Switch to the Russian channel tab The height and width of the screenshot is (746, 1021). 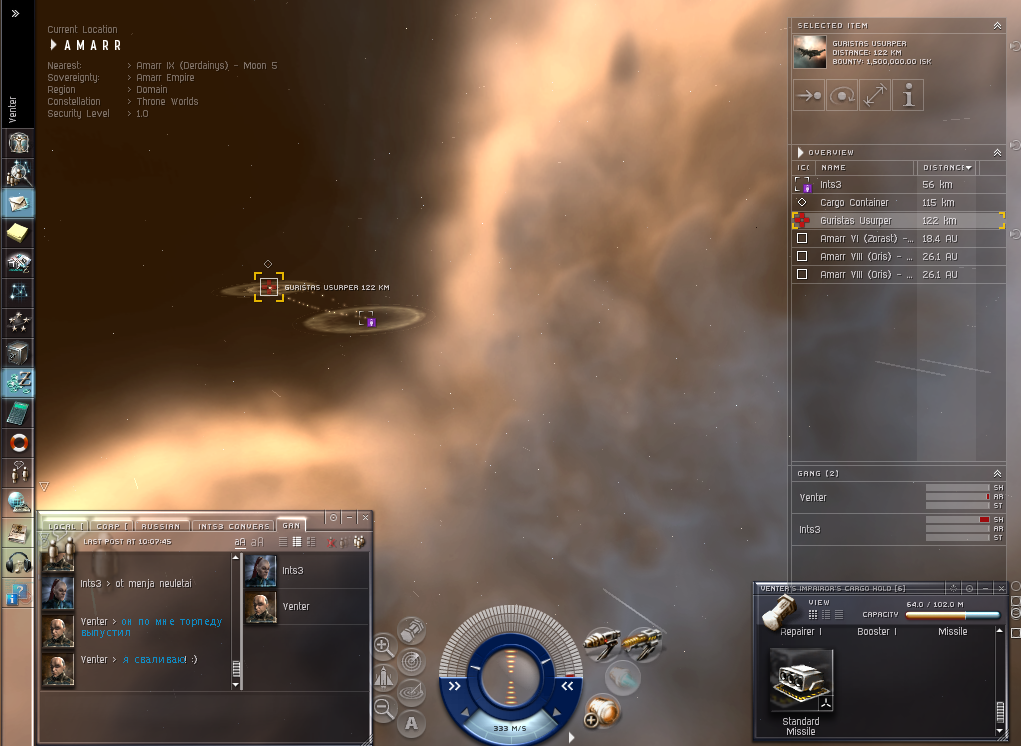pos(159,526)
